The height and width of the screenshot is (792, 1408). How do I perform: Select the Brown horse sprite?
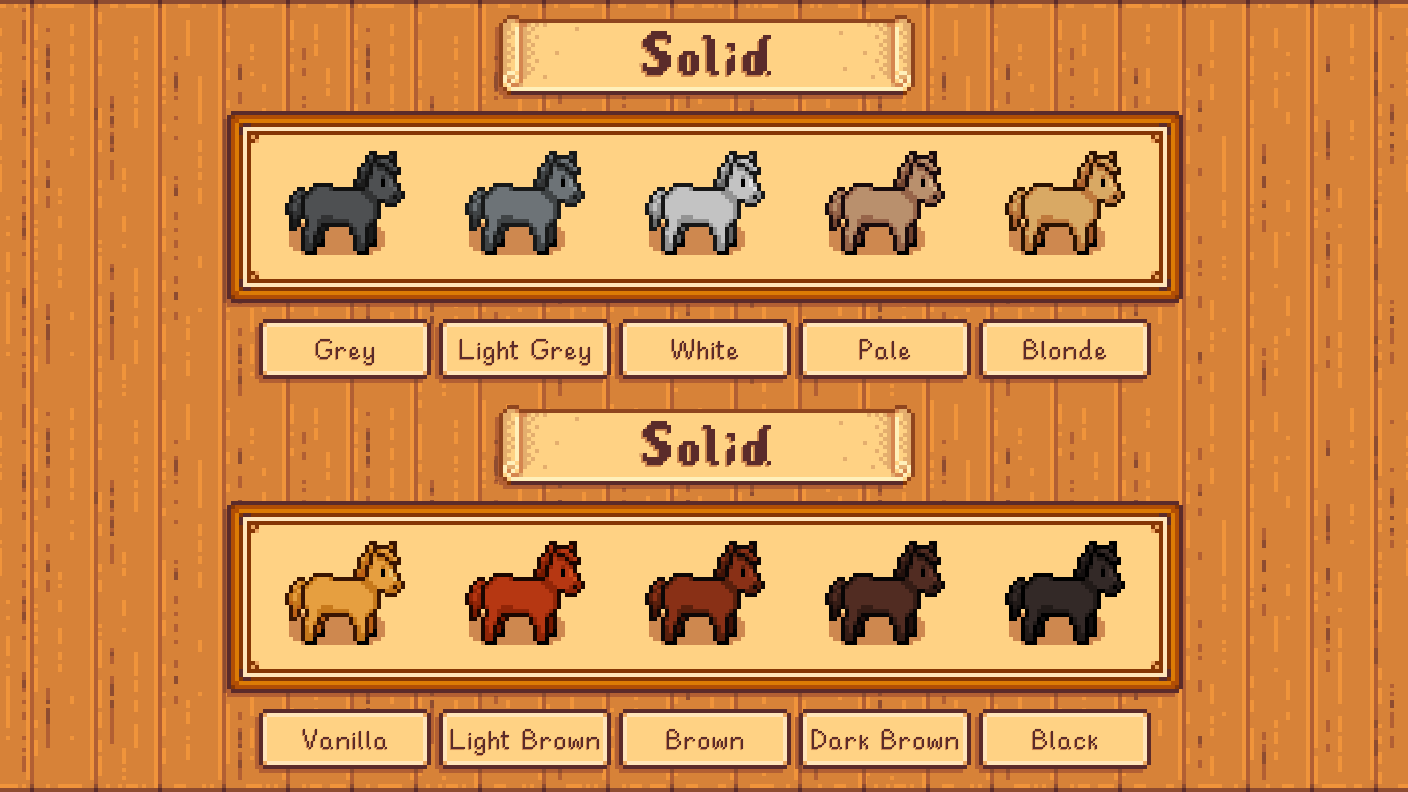pyautogui.click(x=705, y=590)
